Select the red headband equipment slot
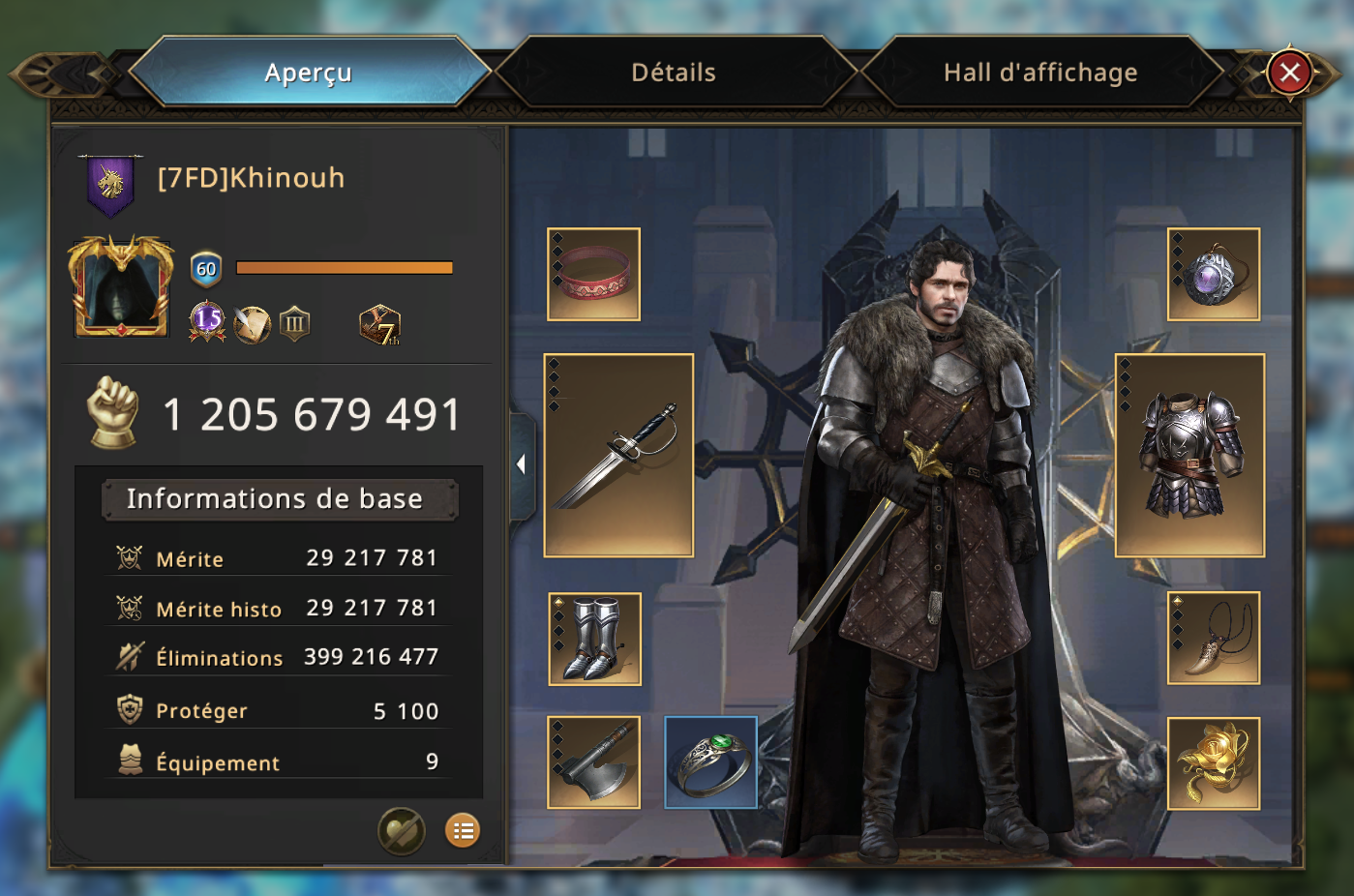This screenshot has width=1354, height=896. point(593,274)
